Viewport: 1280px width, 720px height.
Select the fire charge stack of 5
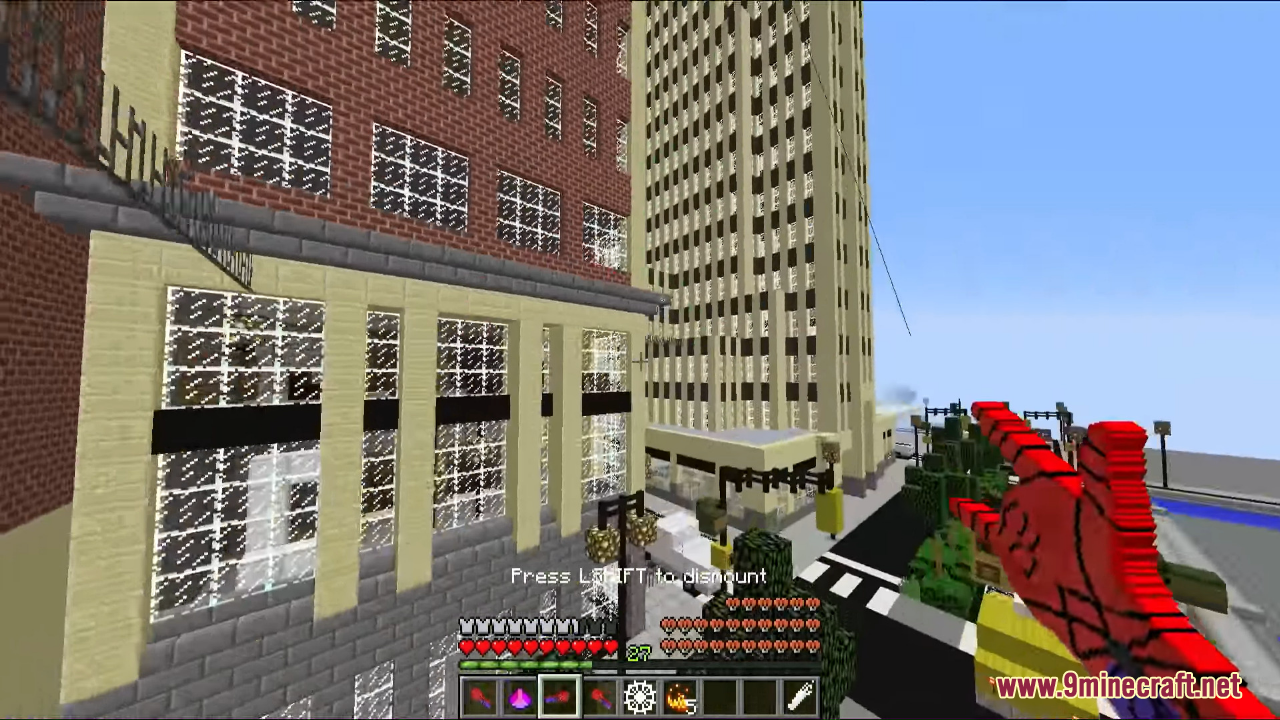[x=680, y=697]
